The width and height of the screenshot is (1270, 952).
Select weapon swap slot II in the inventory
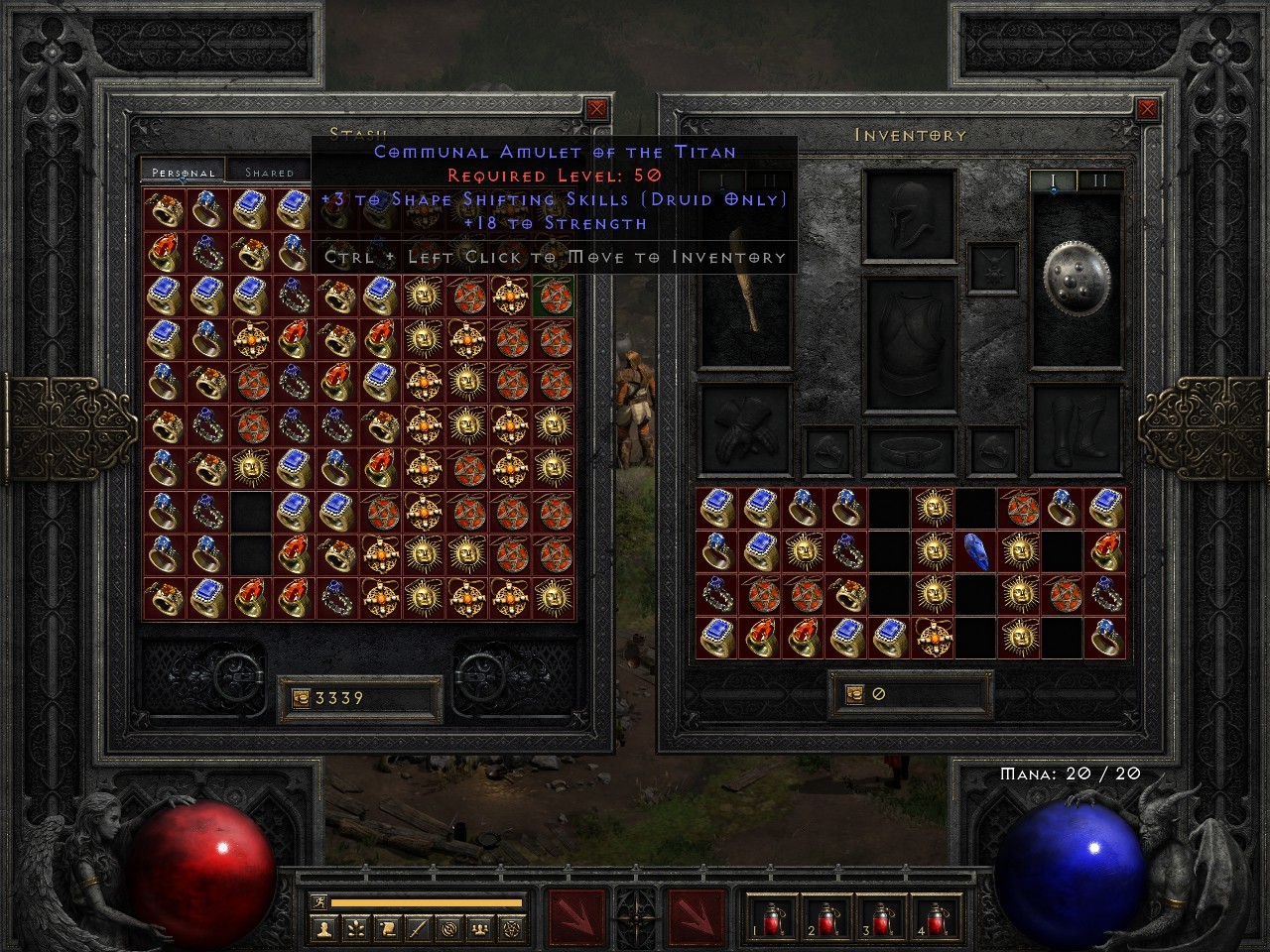1101,179
